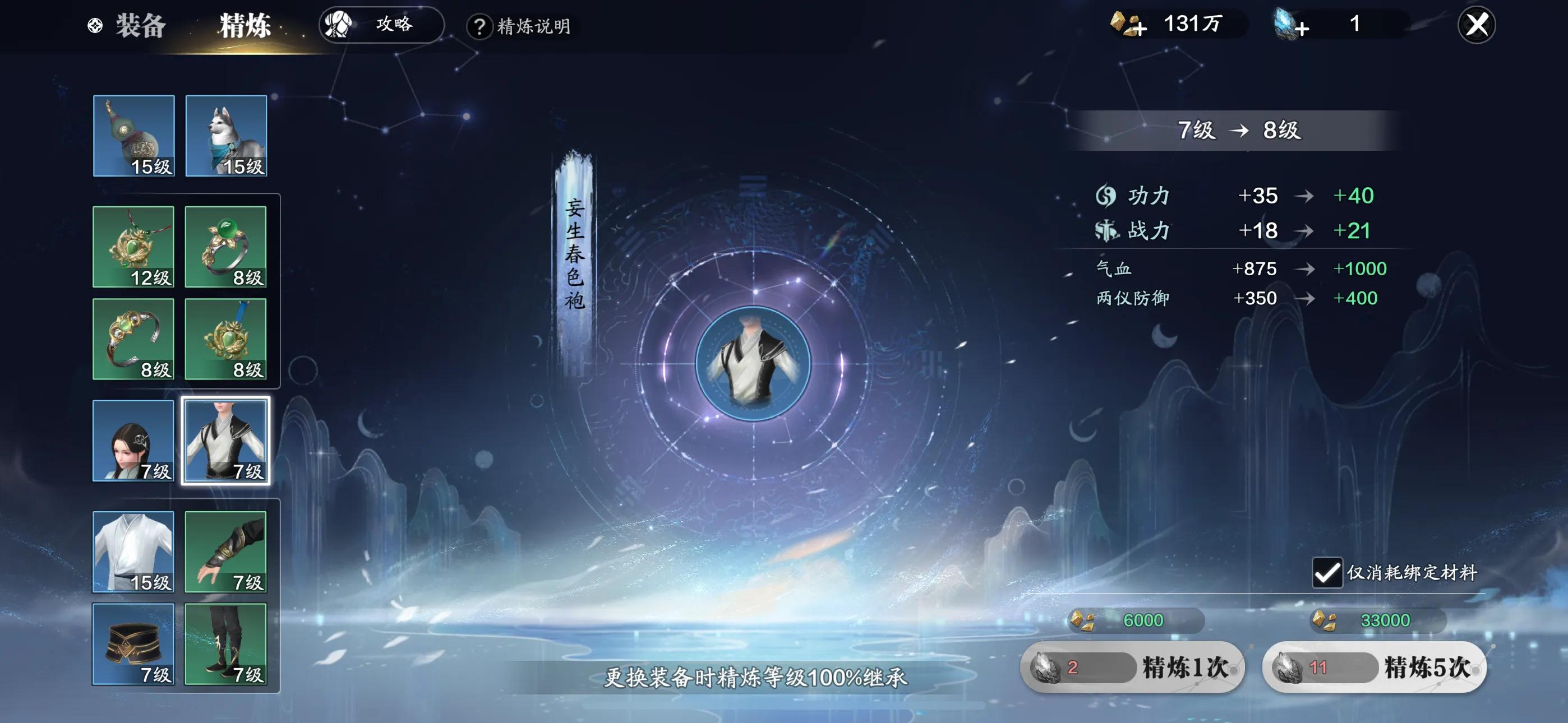Switch to the 装备 tab
This screenshot has height=723, width=1568.
click(140, 26)
